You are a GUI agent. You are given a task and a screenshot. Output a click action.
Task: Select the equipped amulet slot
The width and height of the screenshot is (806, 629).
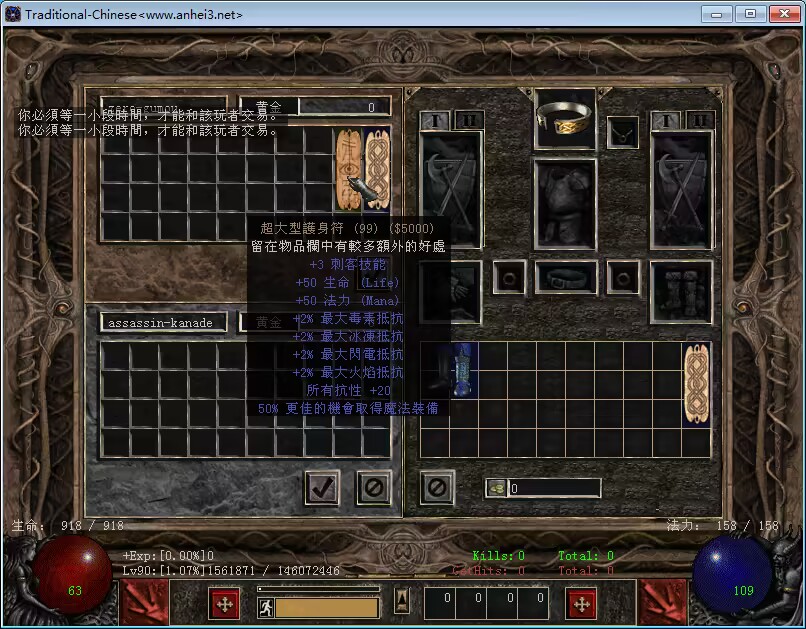624,130
